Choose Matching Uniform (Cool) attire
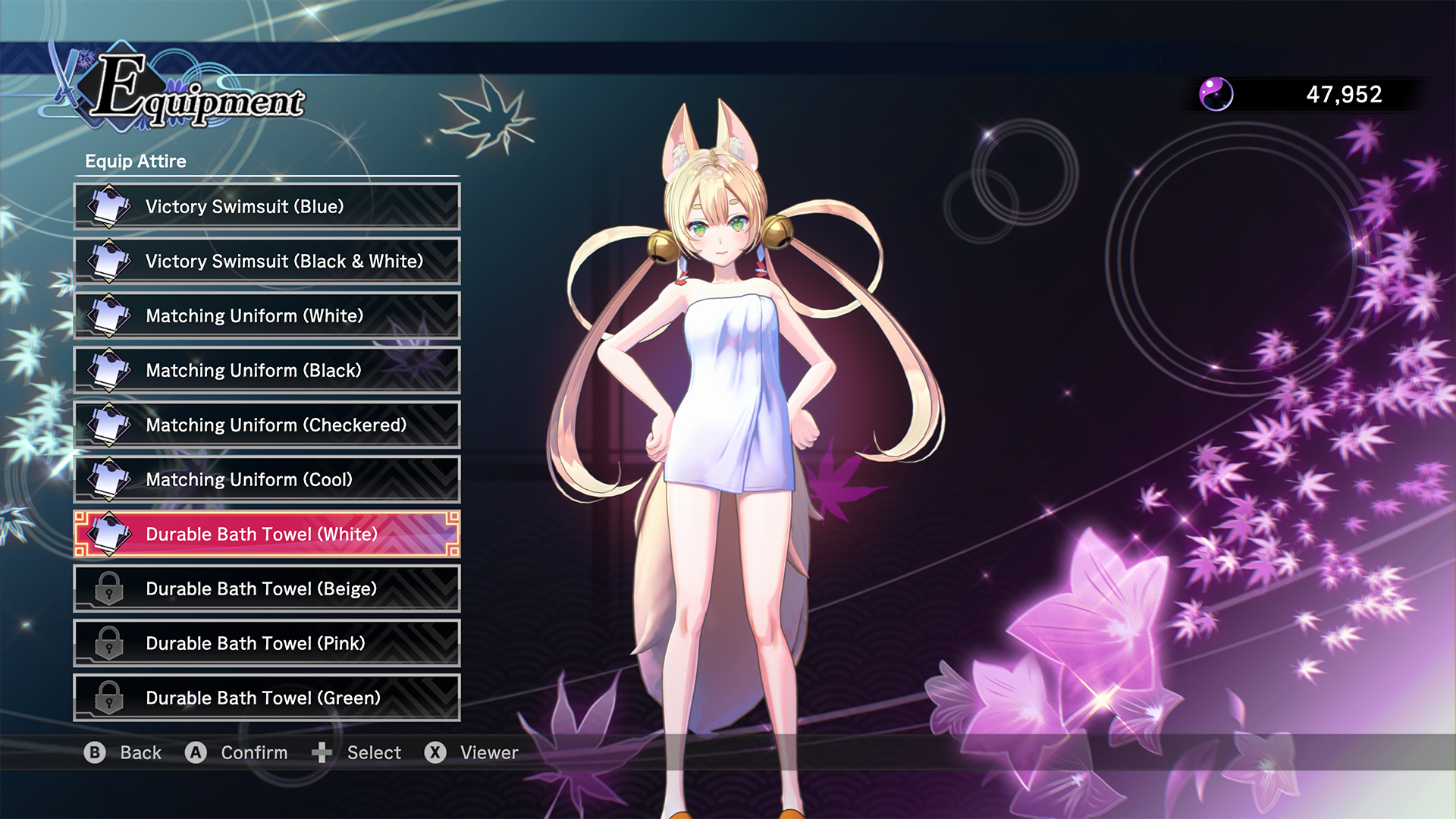The width and height of the screenshot is (1456, 819). pos(249,479)
